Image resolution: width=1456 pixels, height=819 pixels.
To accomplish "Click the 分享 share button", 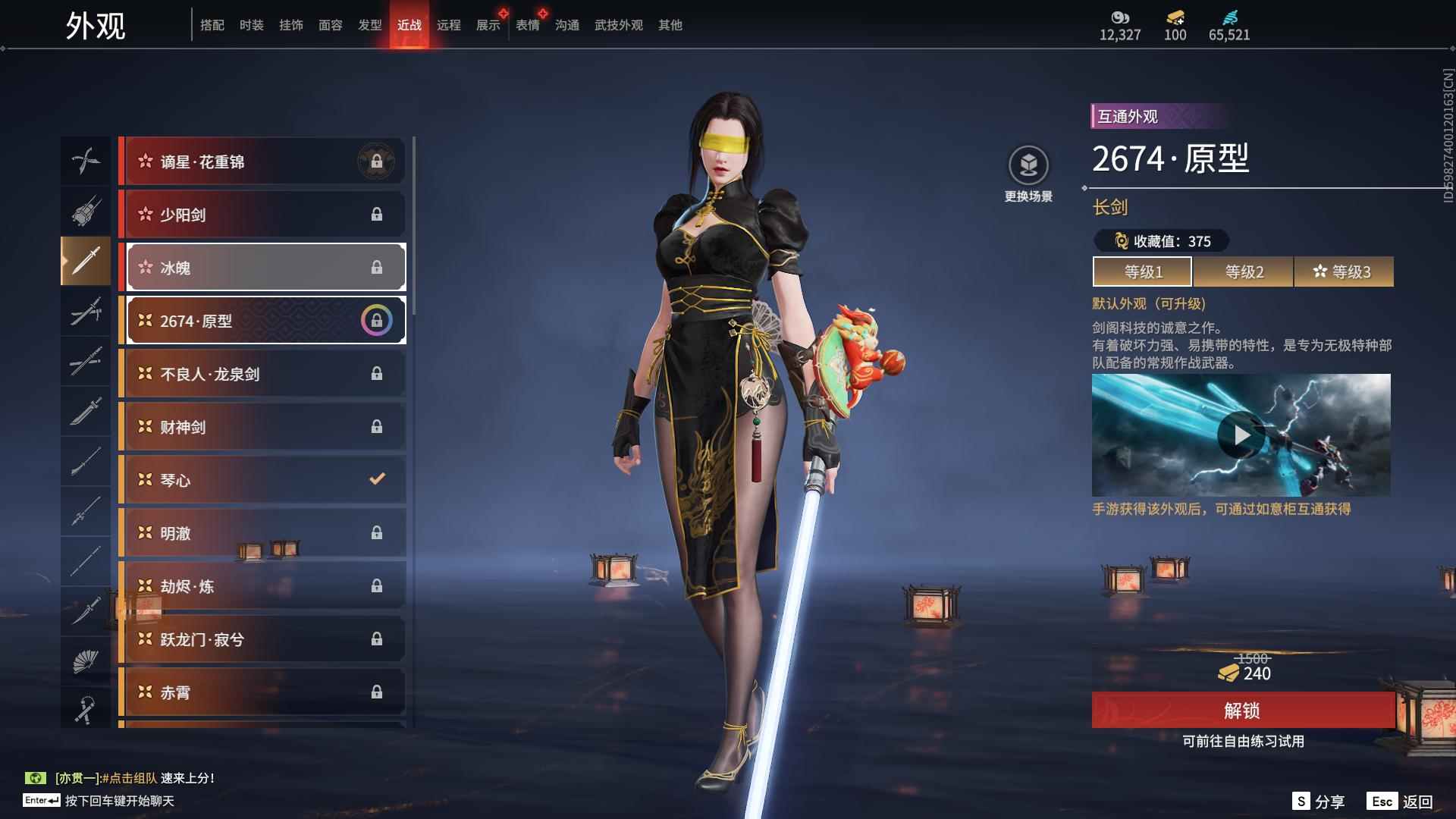I will (x=1319, y=802).
